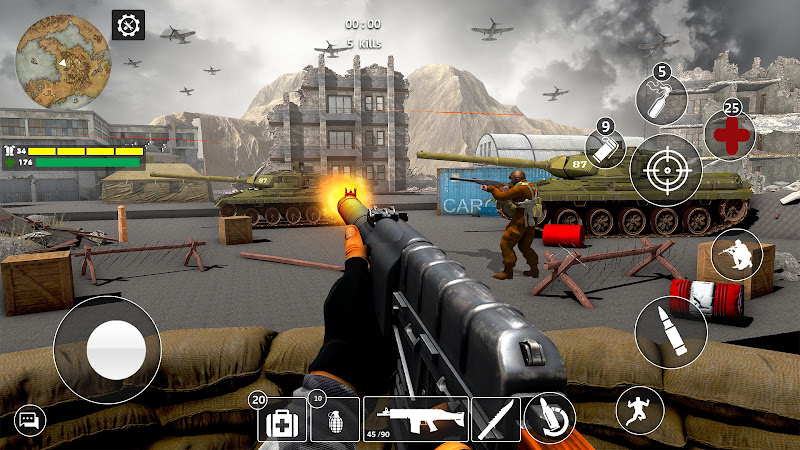Tap the virtual movement joystick
Screen dimensions: 800x450
[107, 350]
